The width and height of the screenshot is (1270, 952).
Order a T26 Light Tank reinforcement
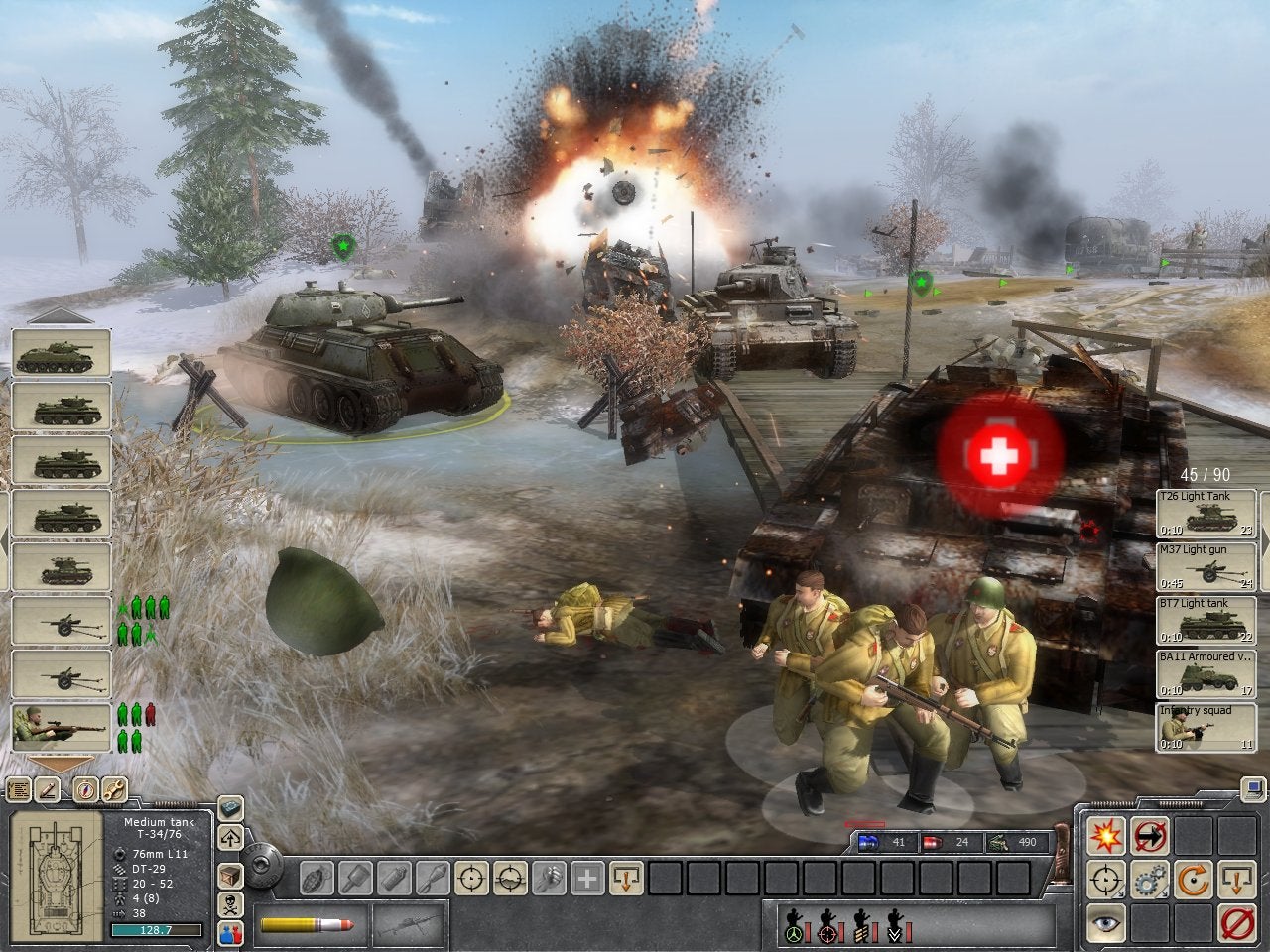1206,514
